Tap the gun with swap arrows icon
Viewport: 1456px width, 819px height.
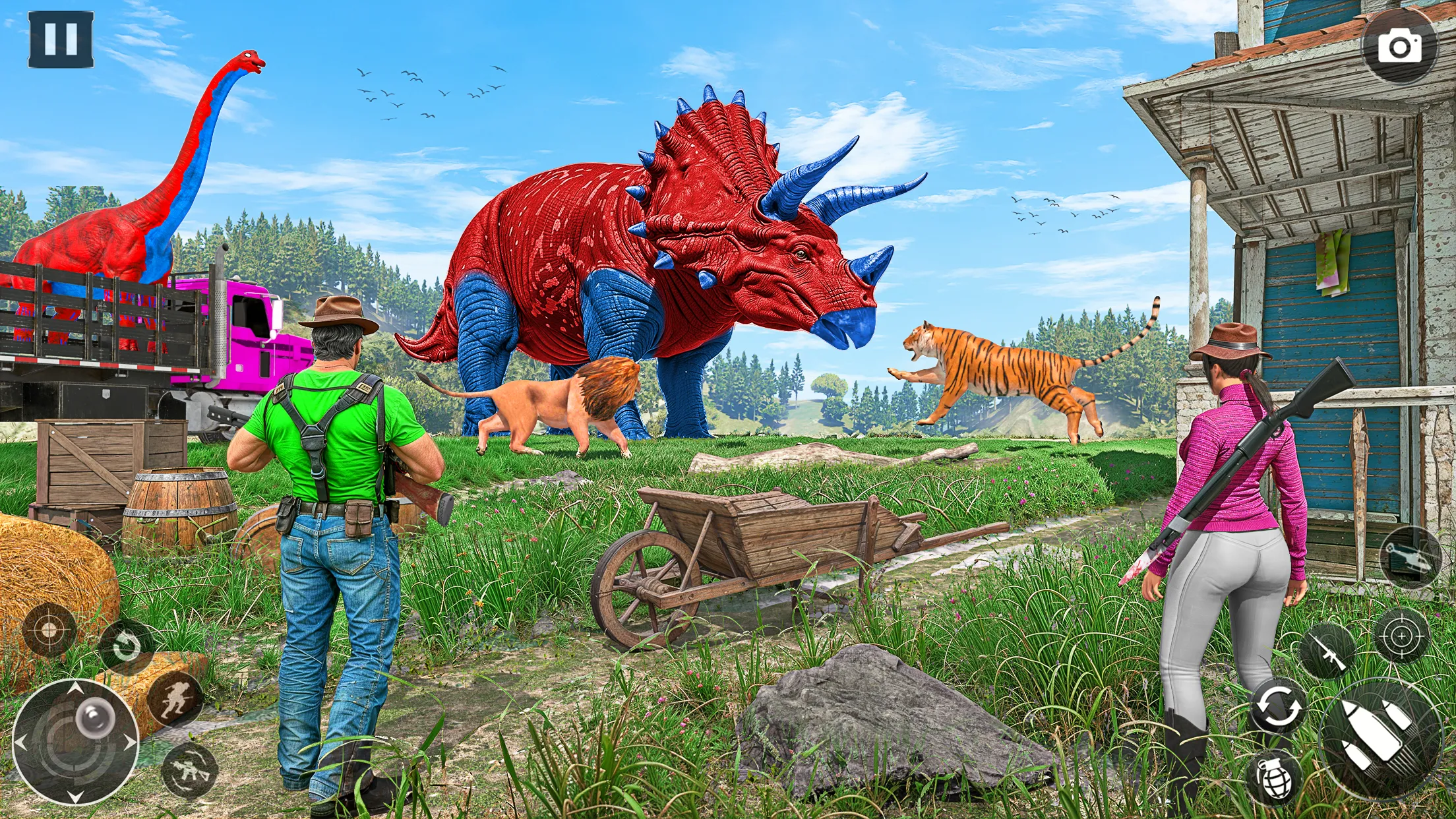pyautogui.click(x=190, y=770)
